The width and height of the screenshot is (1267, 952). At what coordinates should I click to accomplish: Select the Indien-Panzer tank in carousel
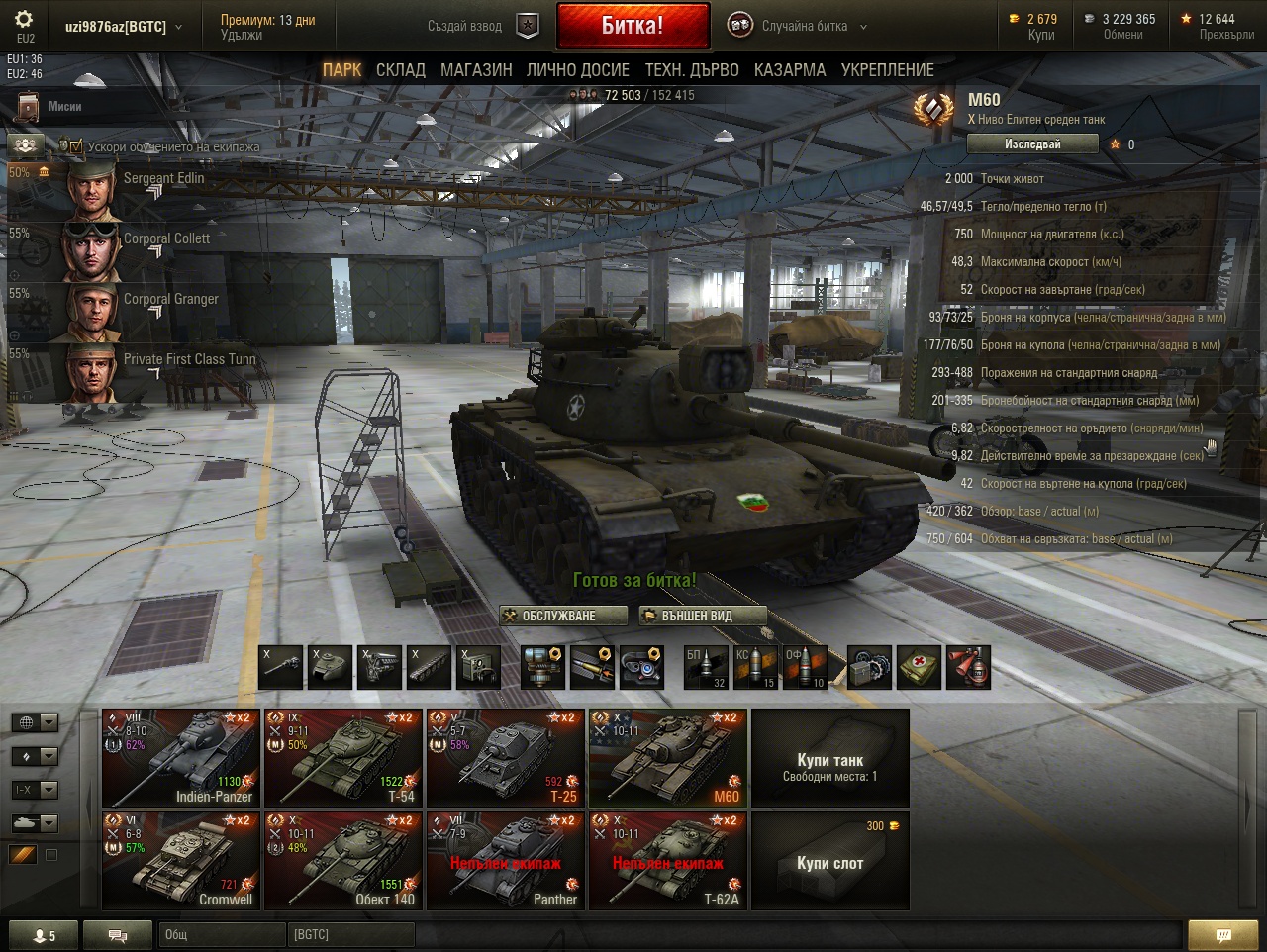(181, 758)
